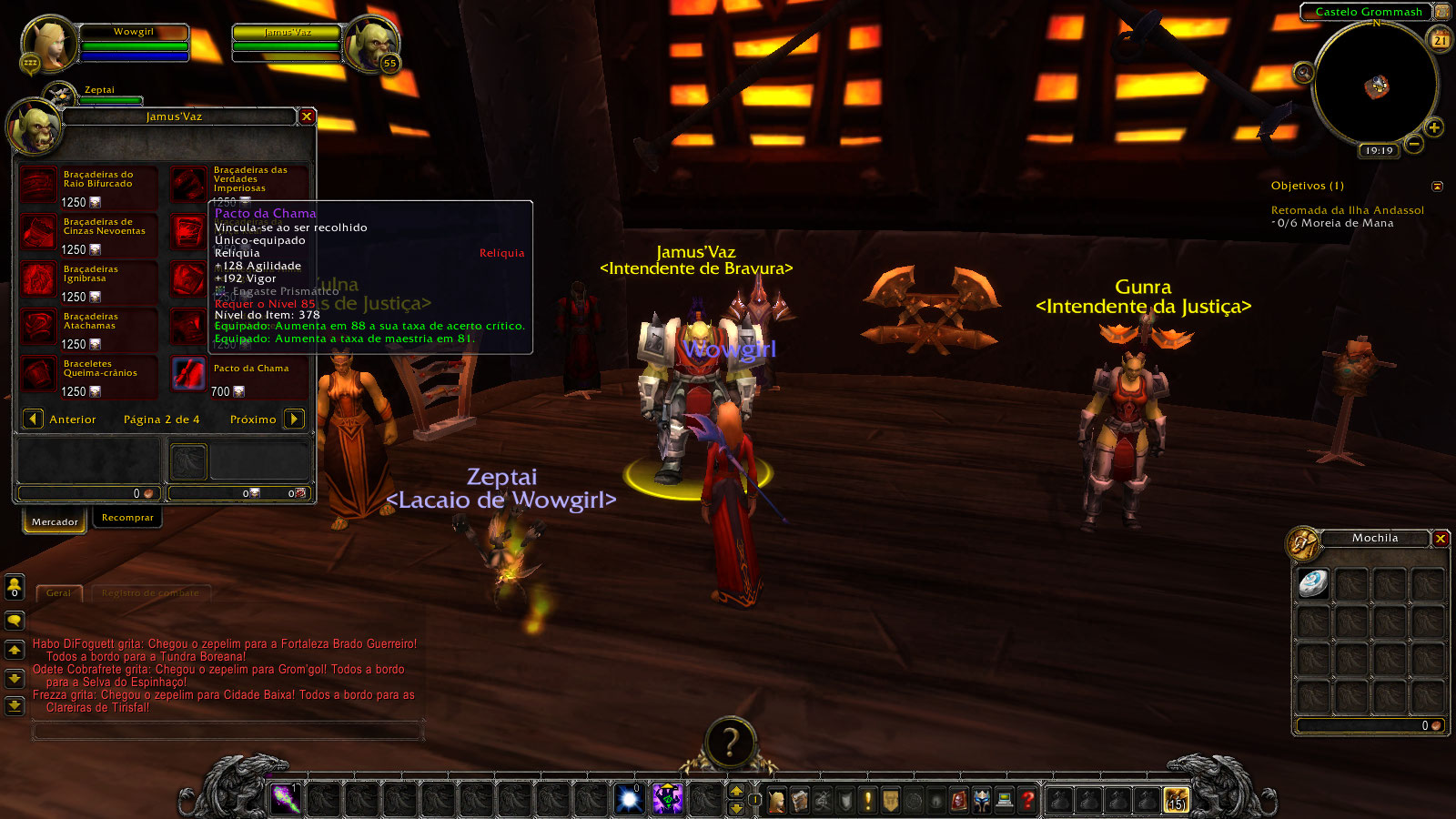The width and height of the screenshot is (1456, 819).
Task: Open the calendar showing day 21
Action: click(x=1441, y=40)
